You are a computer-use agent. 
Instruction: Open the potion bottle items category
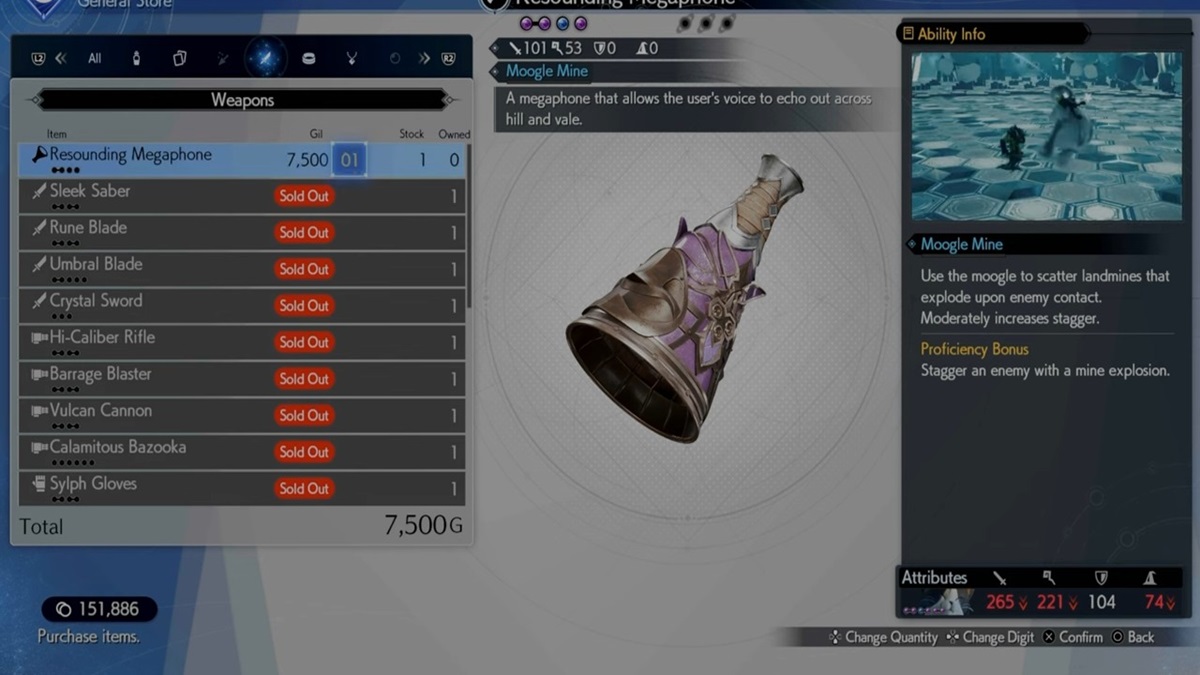click(136, 59)
